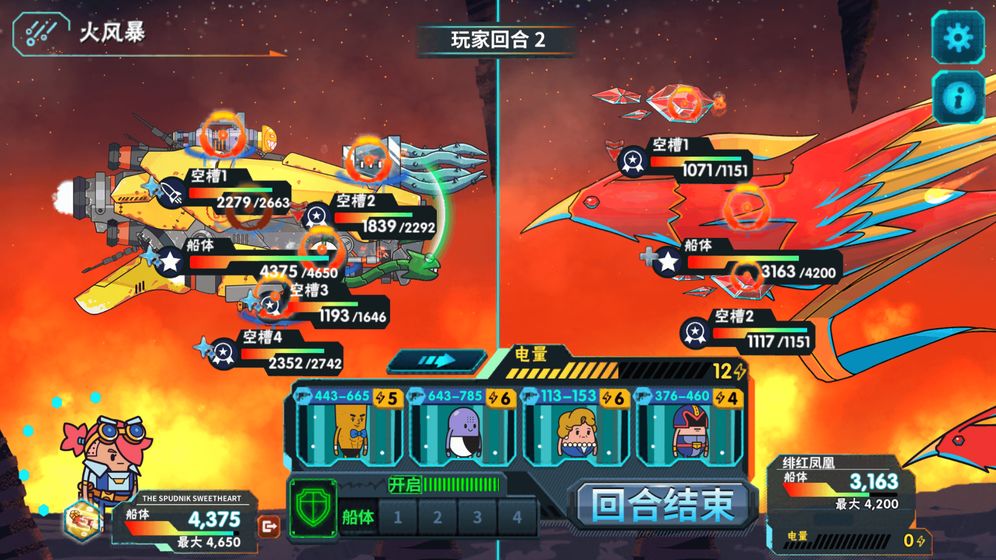Viewport: 996px width, 560px height.
Task: Click the double-arrow fast-forward button
Action: click(437, 360)
